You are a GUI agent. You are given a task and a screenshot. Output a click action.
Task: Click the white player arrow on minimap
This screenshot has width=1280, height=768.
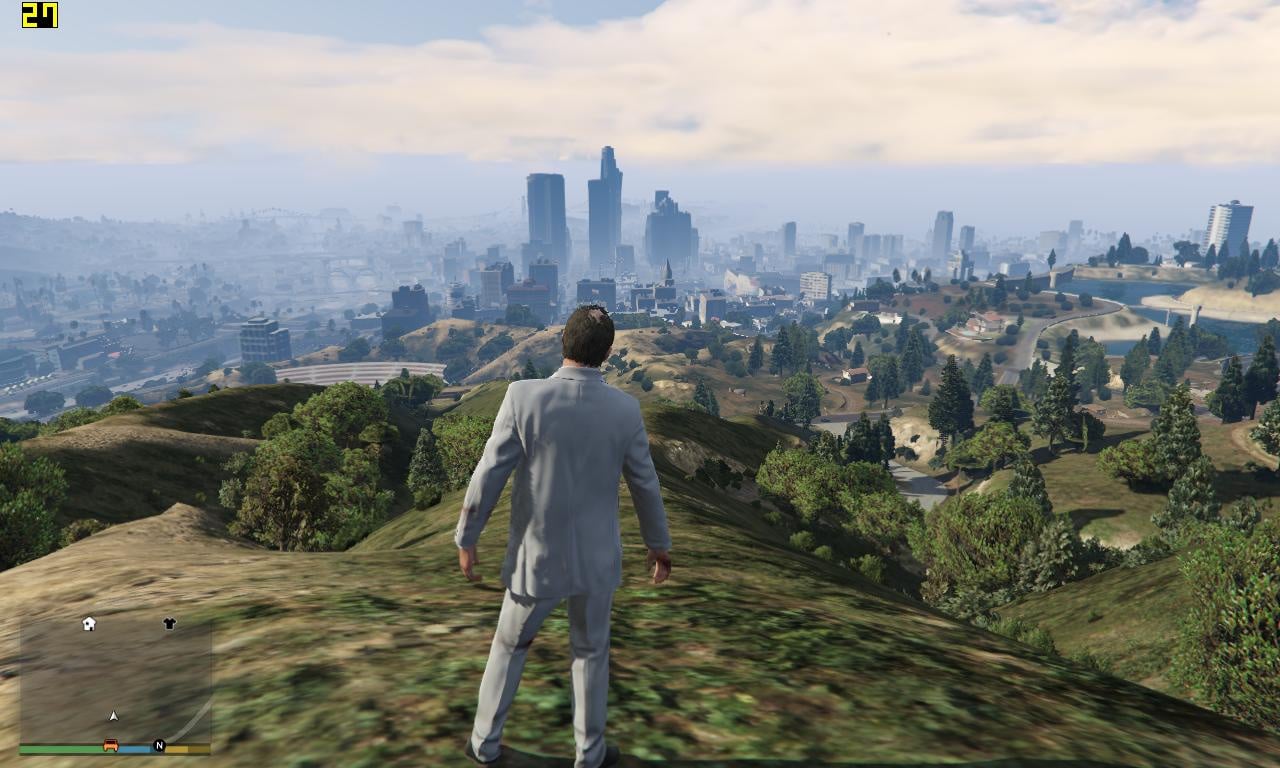click(x=114, y=716)
